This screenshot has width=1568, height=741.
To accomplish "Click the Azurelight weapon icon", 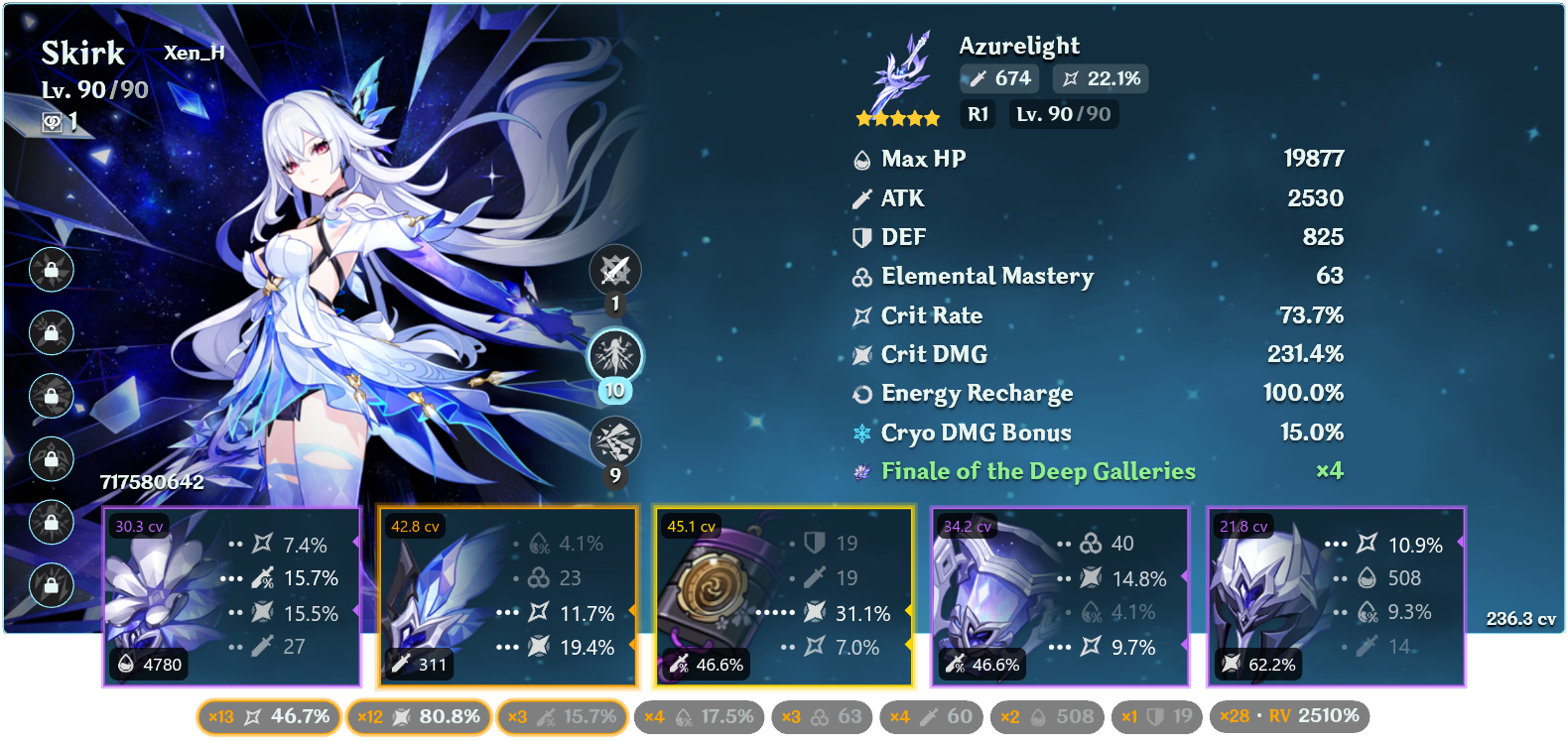I will click(898, 69).
